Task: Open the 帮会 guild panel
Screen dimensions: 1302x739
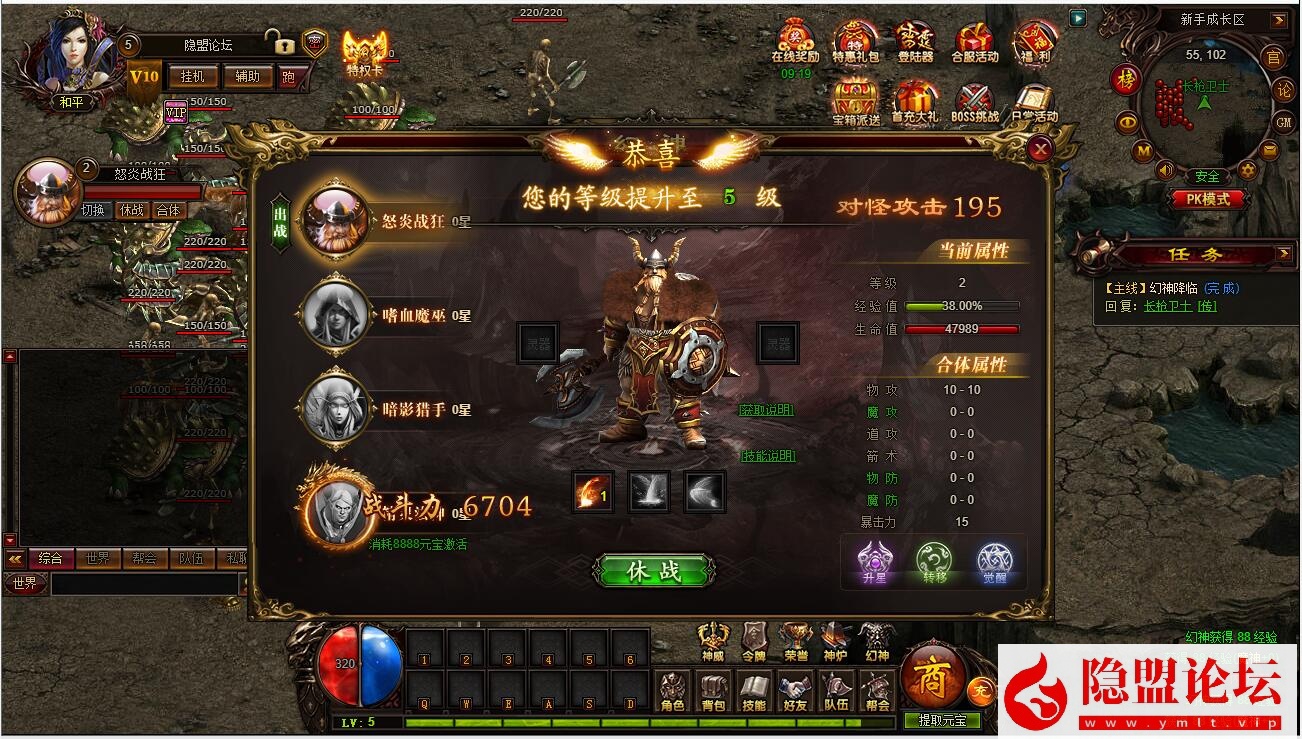Action: click(876, 688)
